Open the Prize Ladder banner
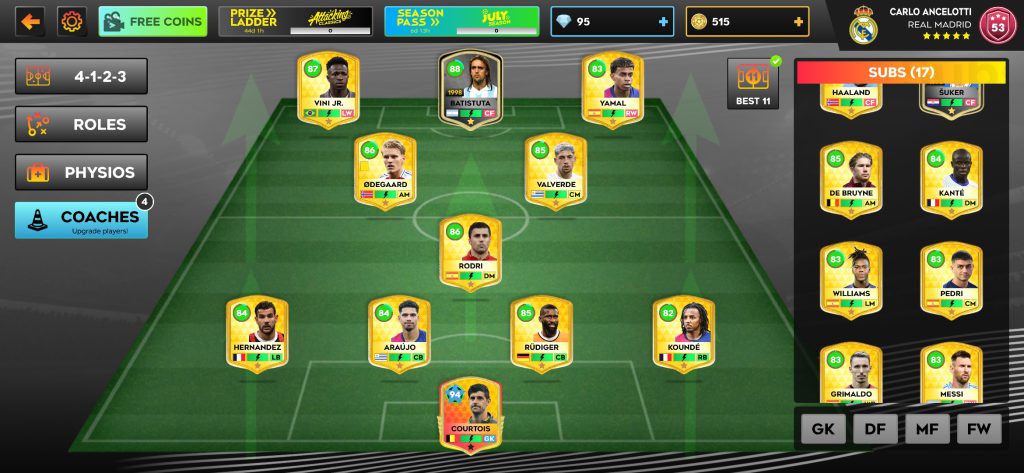This screenshot has width=1024, height=473. pos(295,21)
